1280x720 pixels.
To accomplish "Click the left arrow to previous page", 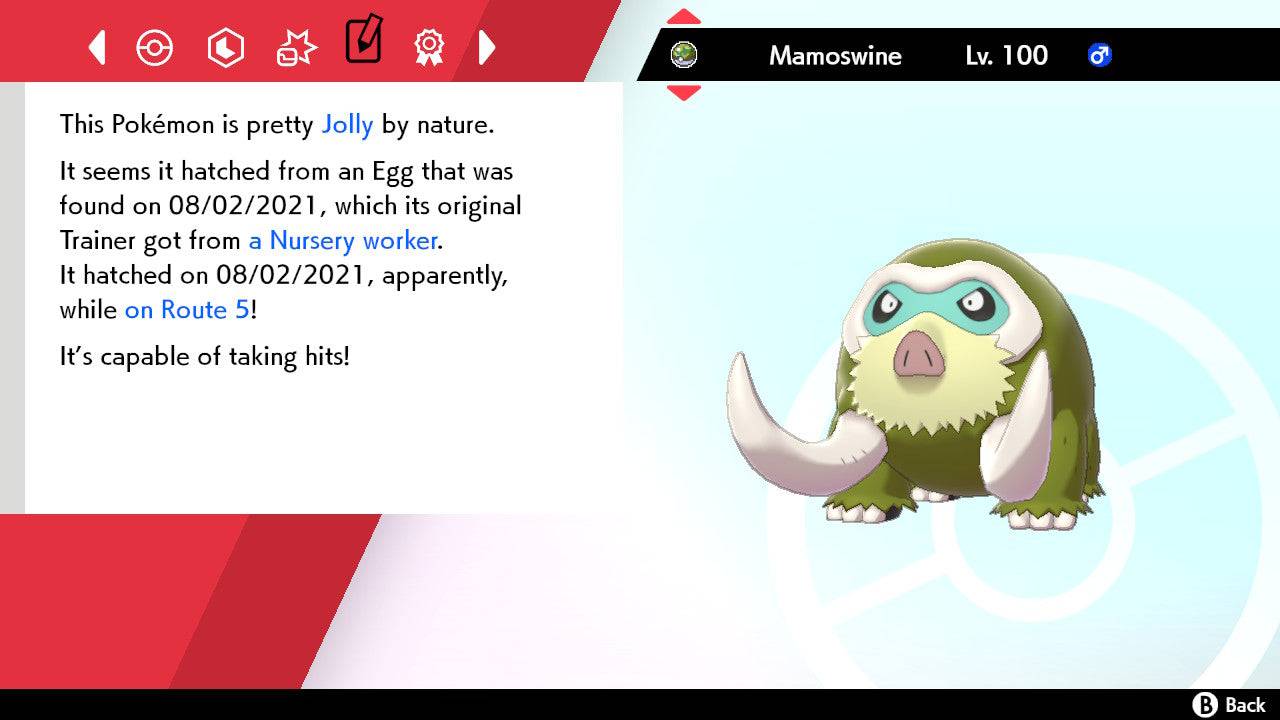I will pyautogui.click(x=96, y=46).
